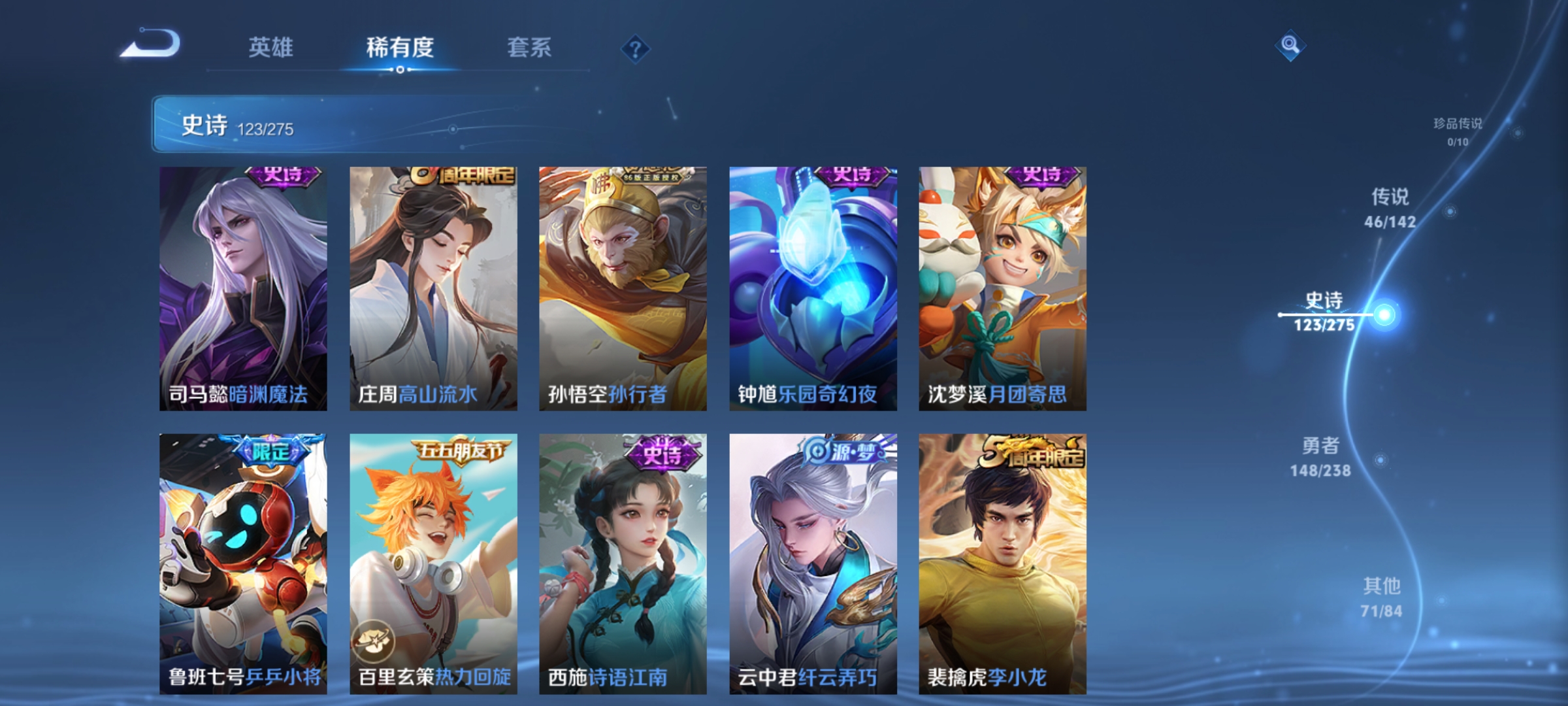1568x706 pixels.
Task: Switch to the 英雄 tab
Action: 272,47
